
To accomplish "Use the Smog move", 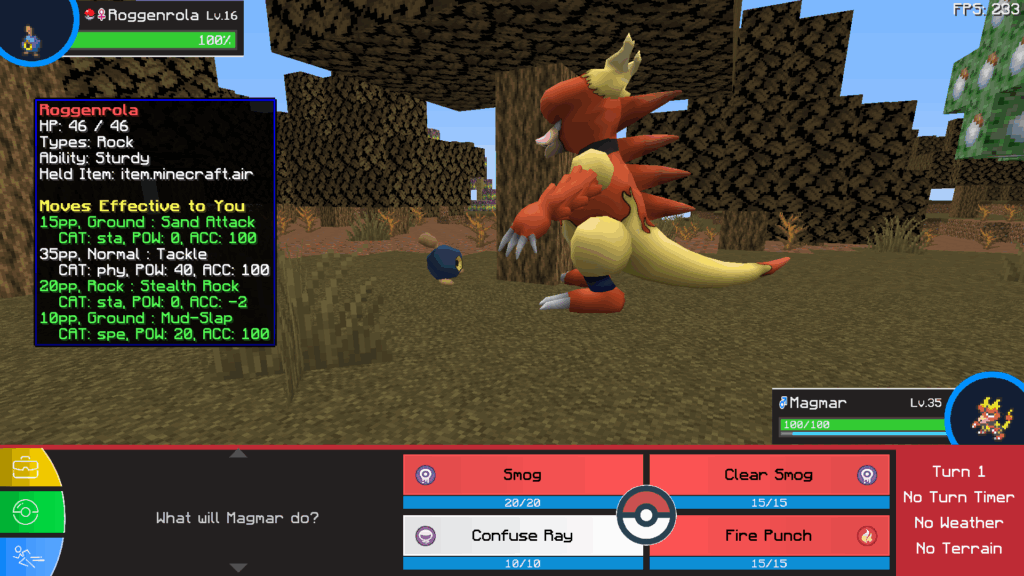I will 522,475.
